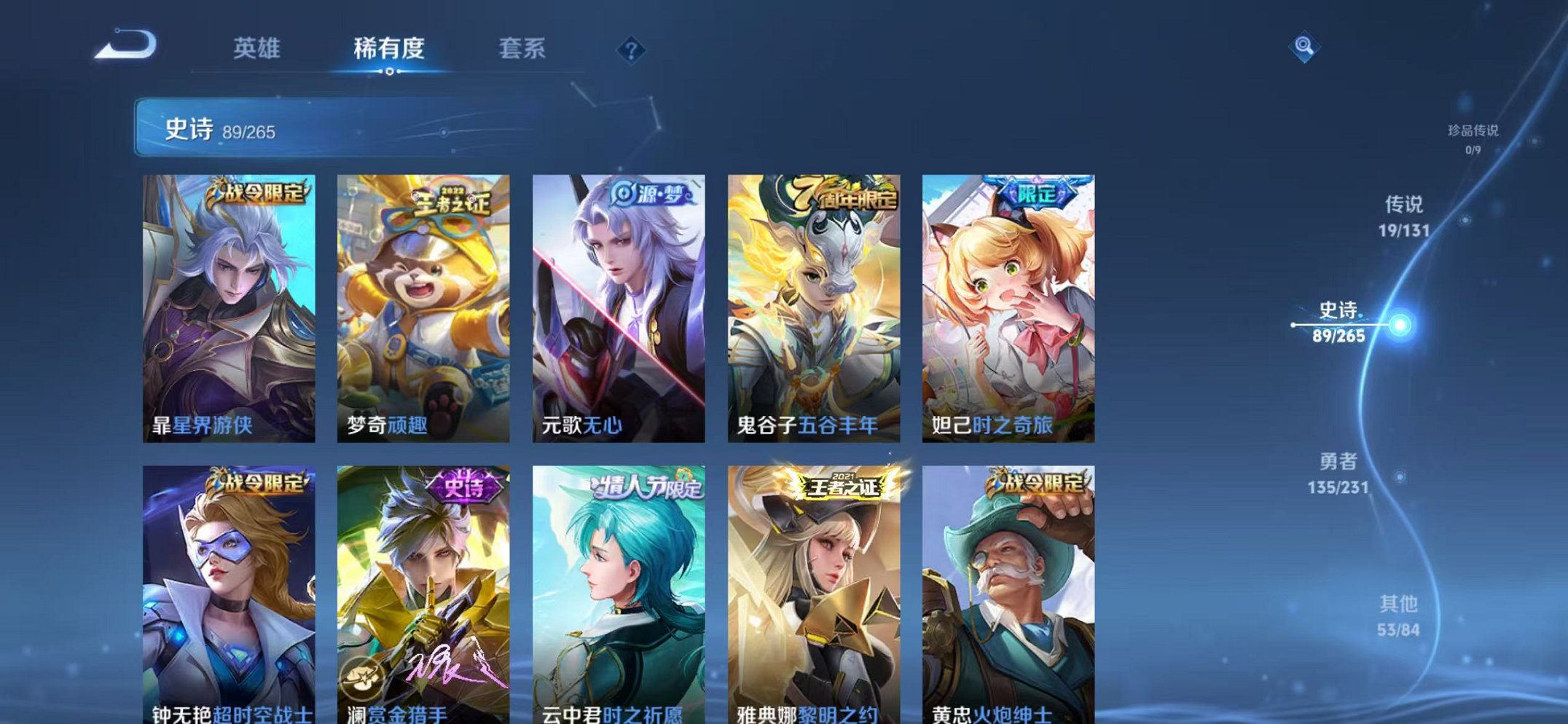Open the help icon with question mark
The width and height of the screenshot is (1568, 724).
(x=632, y=50)
